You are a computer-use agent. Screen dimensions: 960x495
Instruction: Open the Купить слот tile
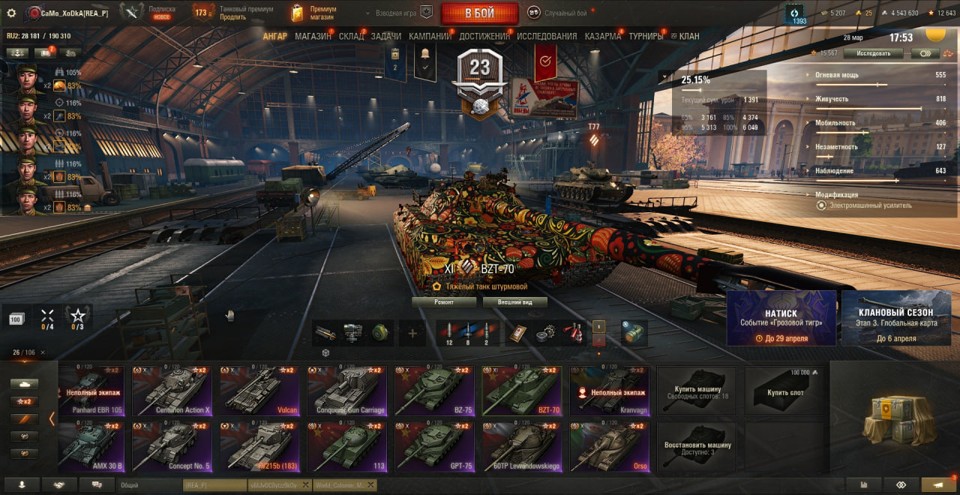click(x=783, y=389)
